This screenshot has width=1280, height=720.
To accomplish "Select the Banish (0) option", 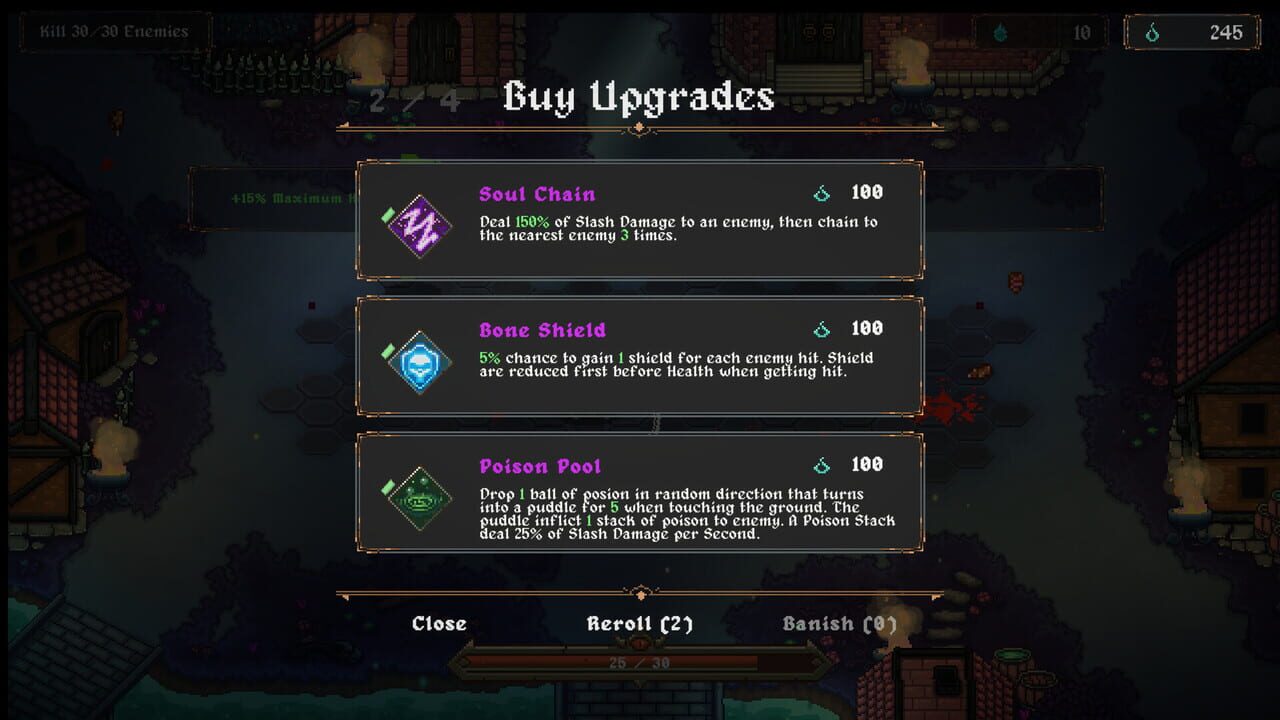I will (841, 623).
